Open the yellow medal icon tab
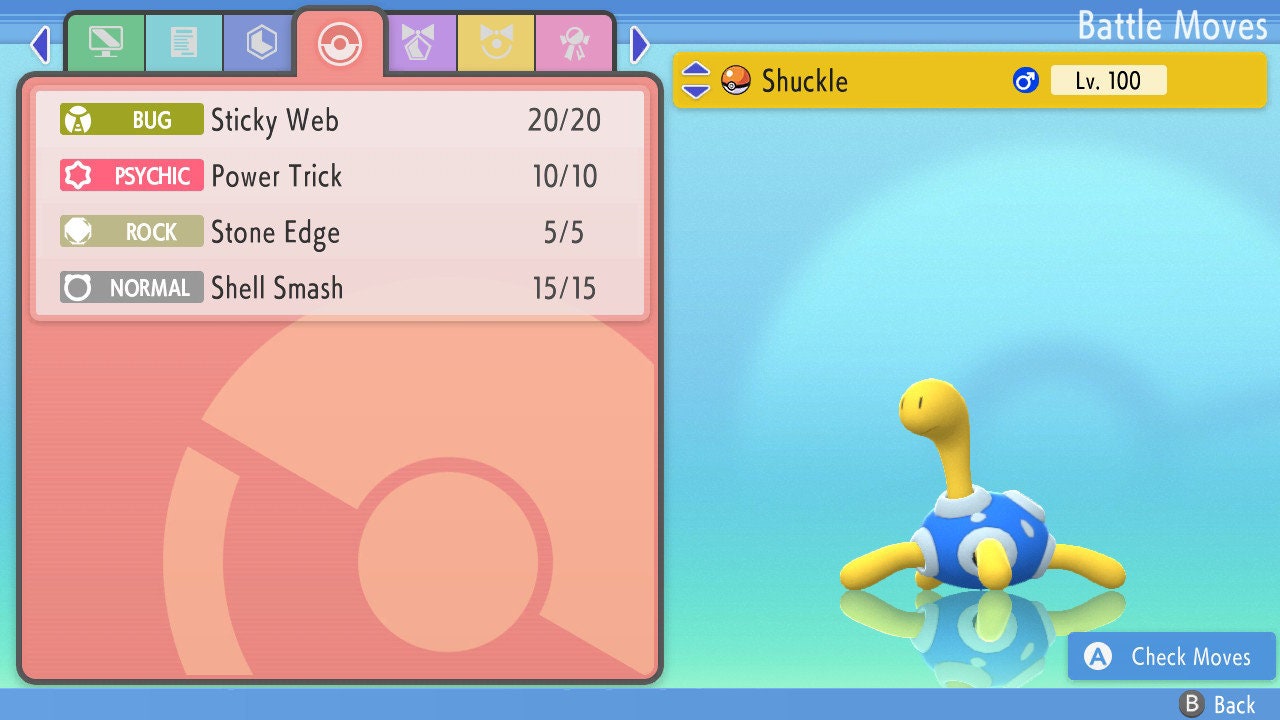 point(496,43)
